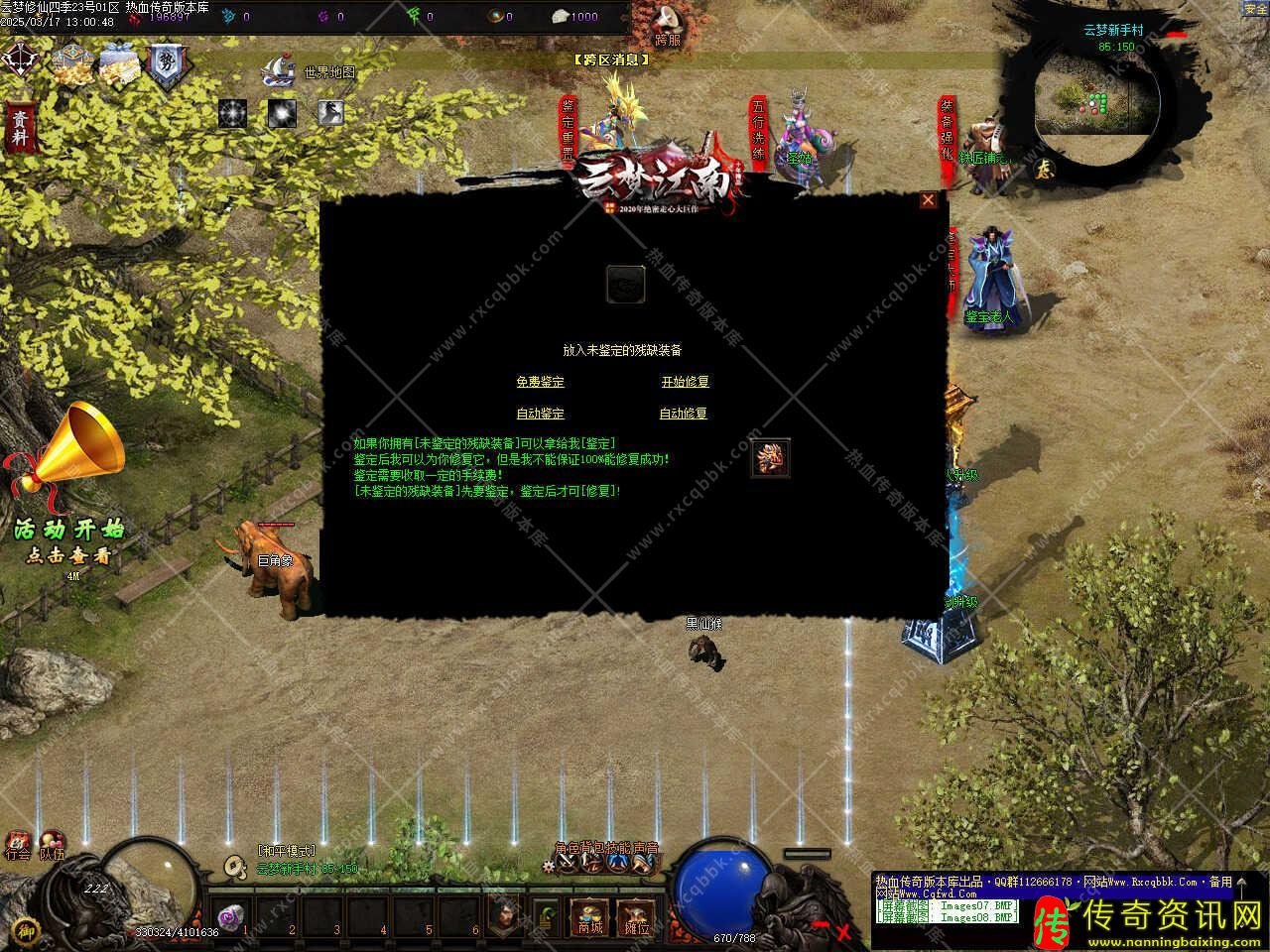
Task: Open the 行会 guild panel
Action: 18,845
